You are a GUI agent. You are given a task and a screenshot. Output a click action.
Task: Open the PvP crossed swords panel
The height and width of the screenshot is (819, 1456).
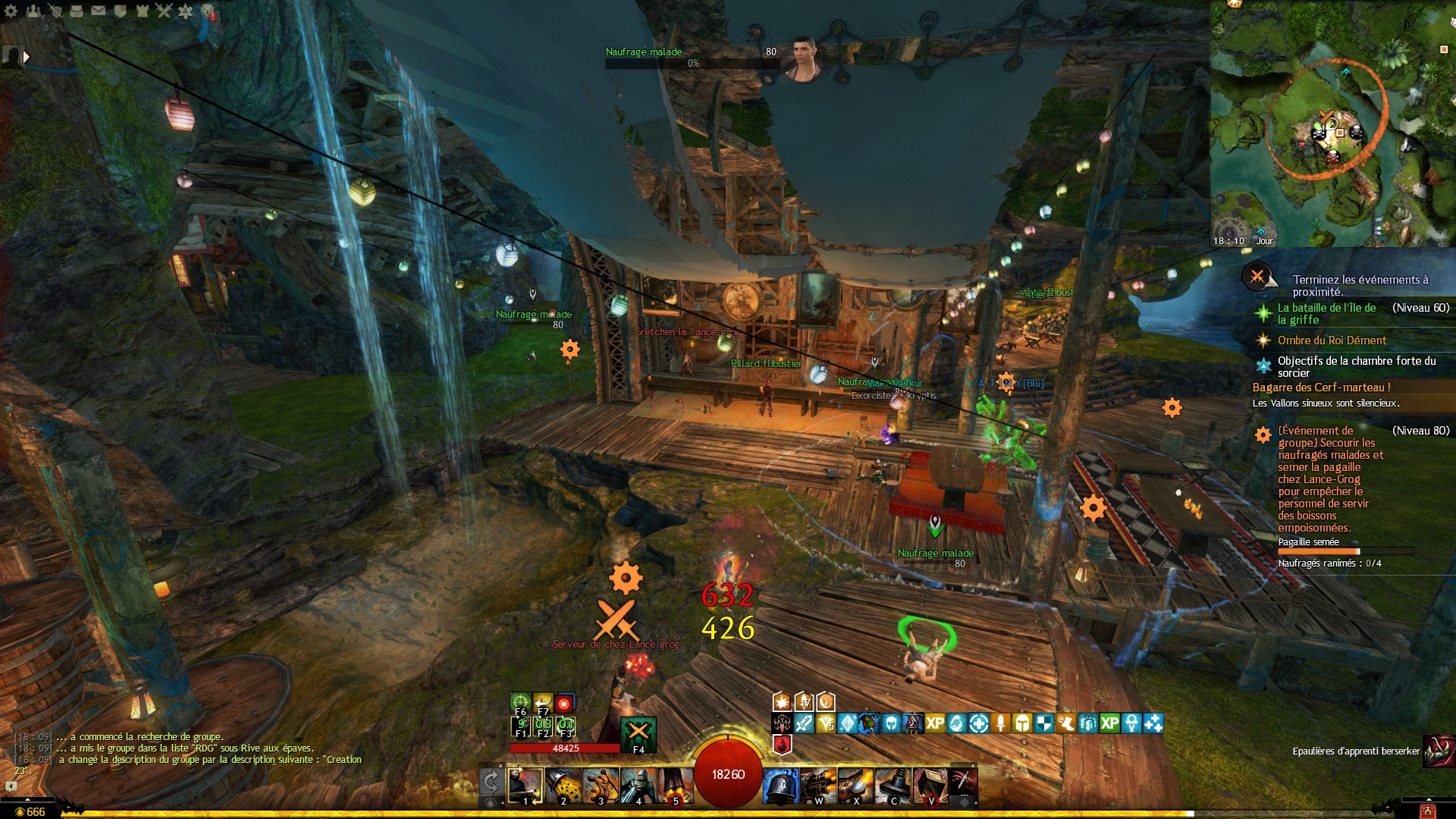point(164,11)
